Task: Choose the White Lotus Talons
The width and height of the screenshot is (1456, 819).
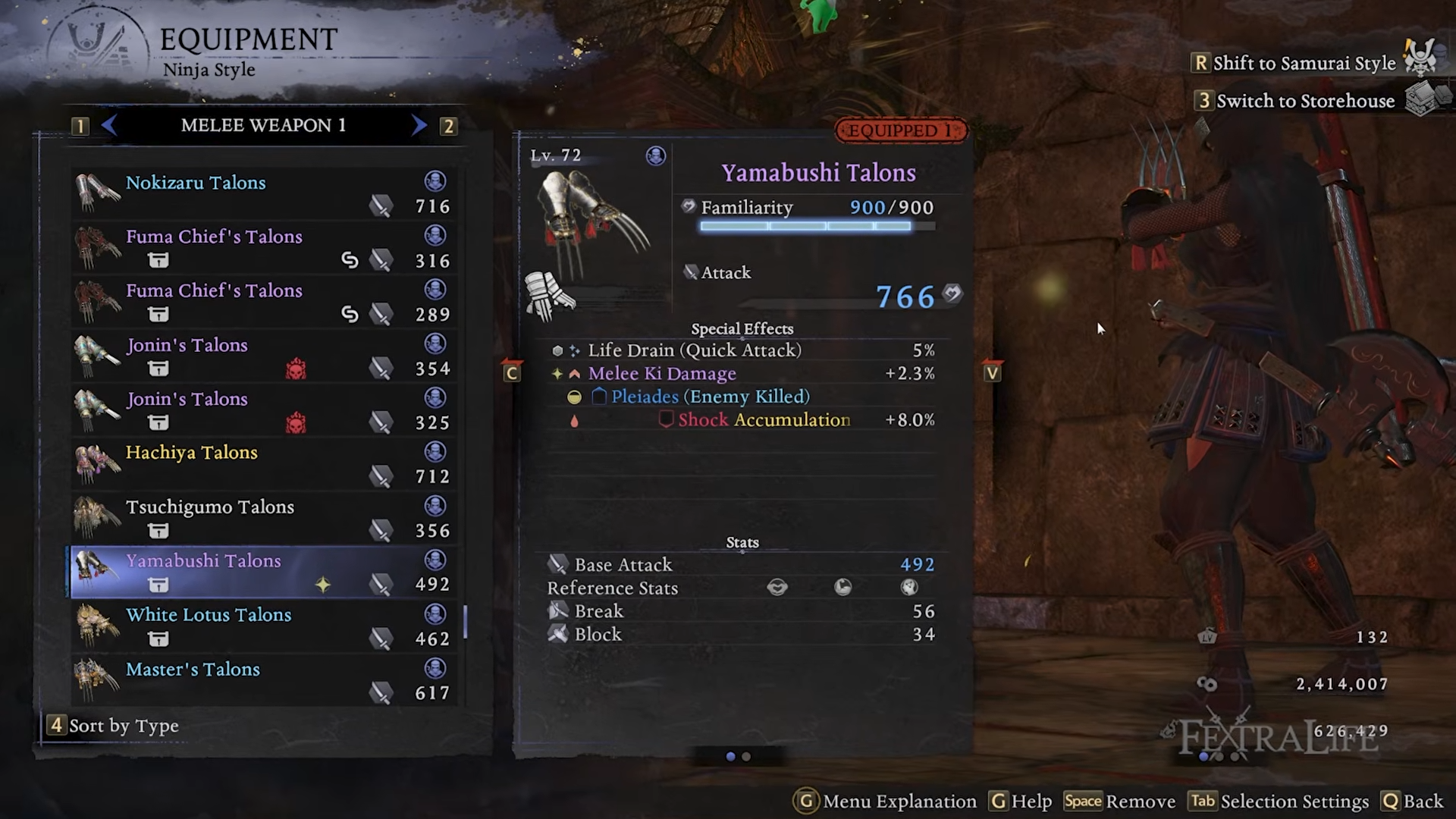Action: point(264,626)
